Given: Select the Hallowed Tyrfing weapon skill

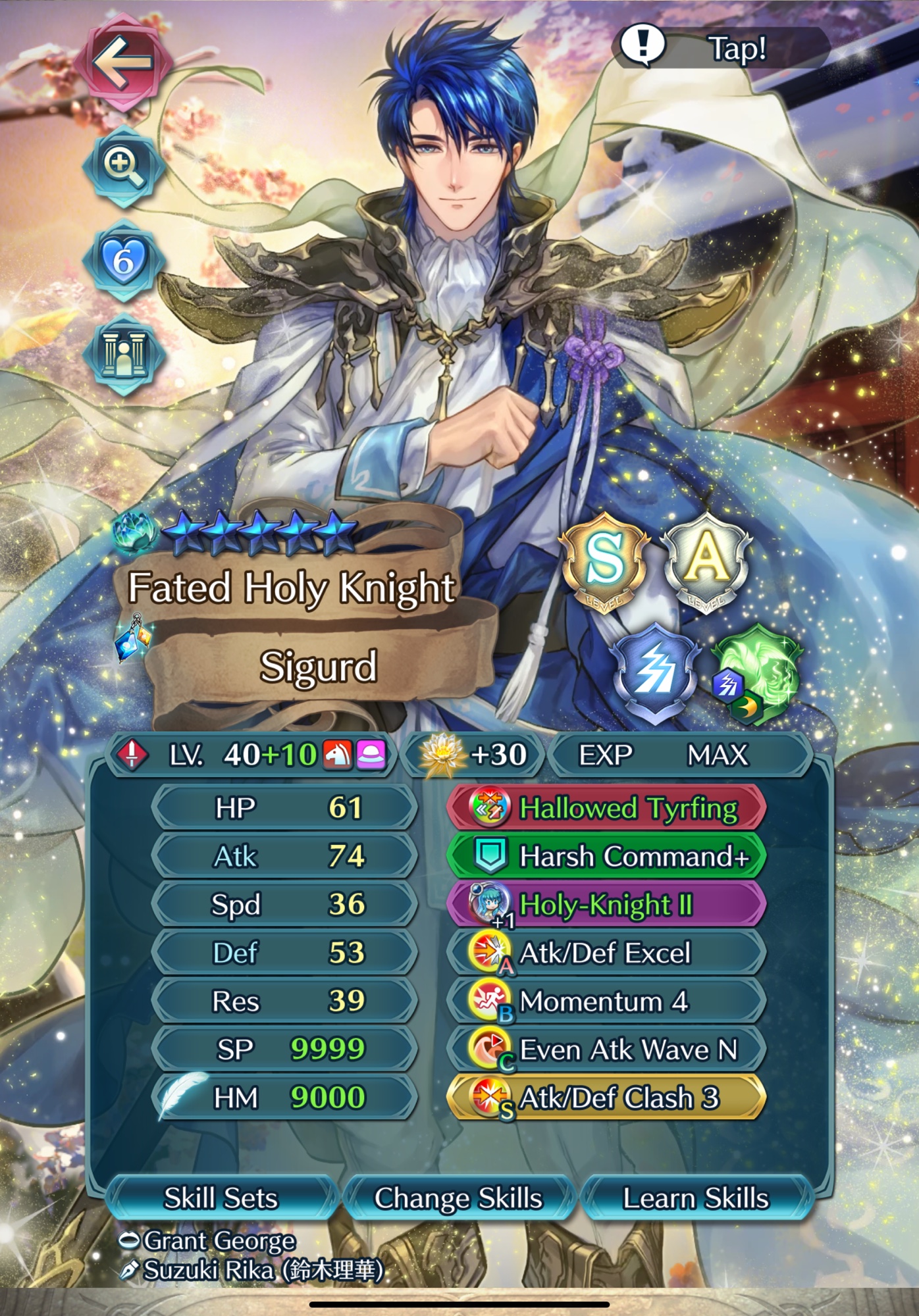Looking at the screenshot, I should [x=606, y=808].
